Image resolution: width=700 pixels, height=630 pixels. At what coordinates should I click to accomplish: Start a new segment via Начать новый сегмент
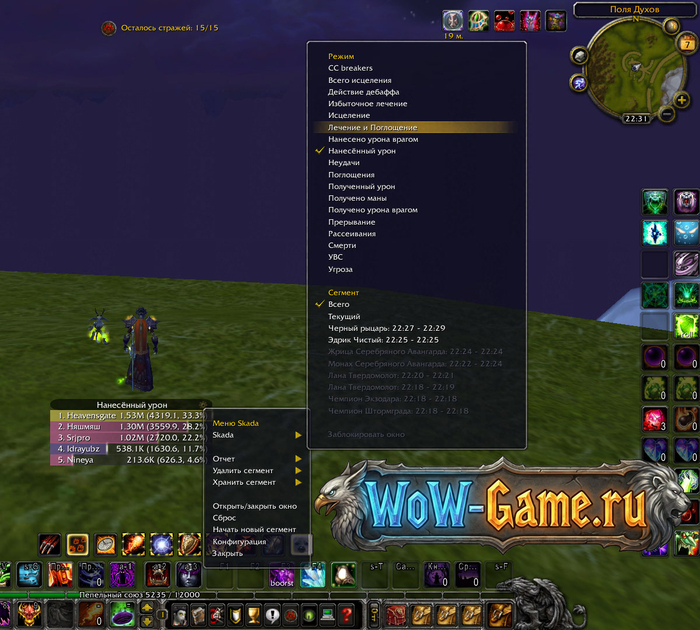[x=254, y=529]
